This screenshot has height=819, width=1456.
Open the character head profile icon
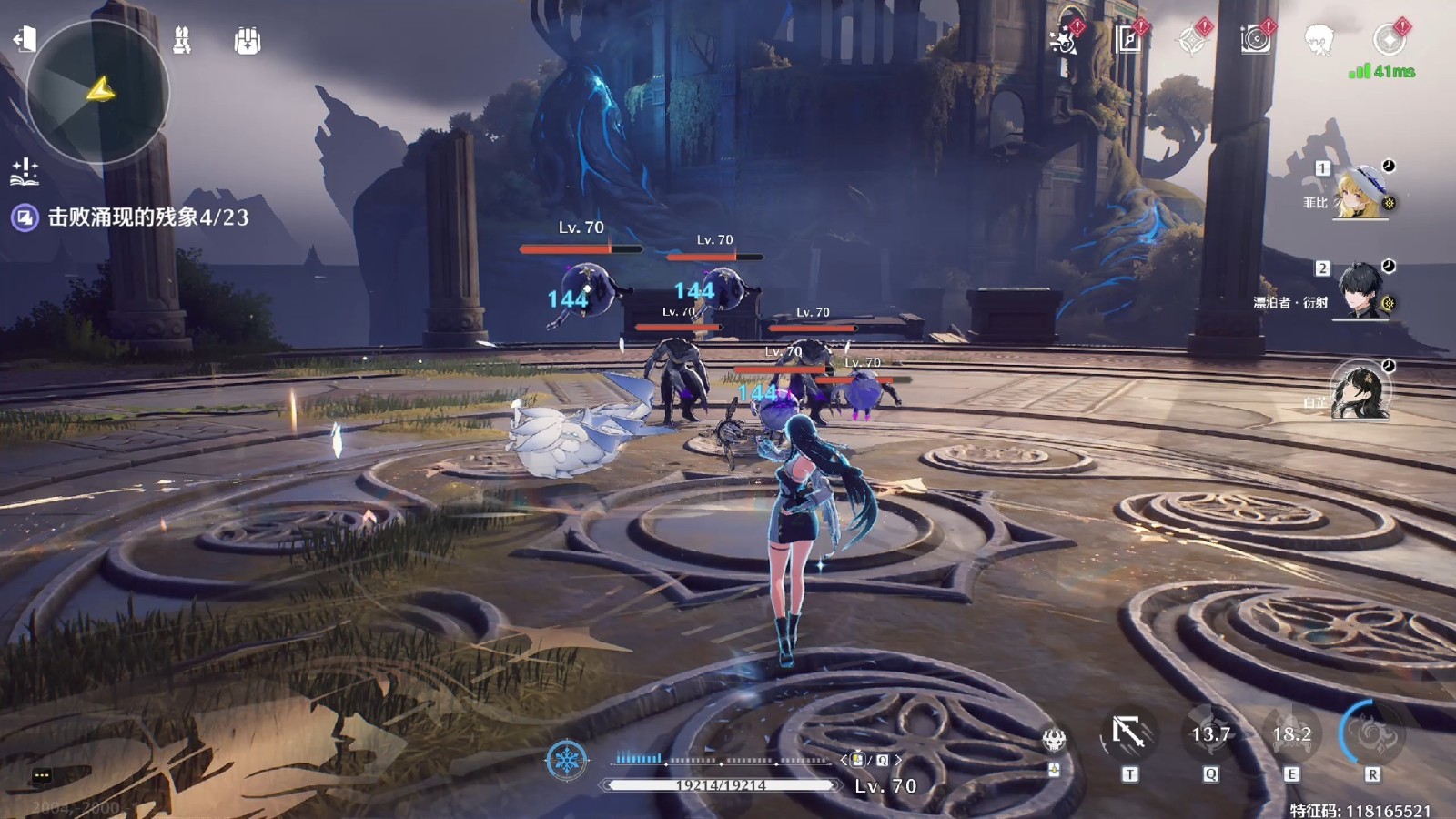[x=1319, y=40]
